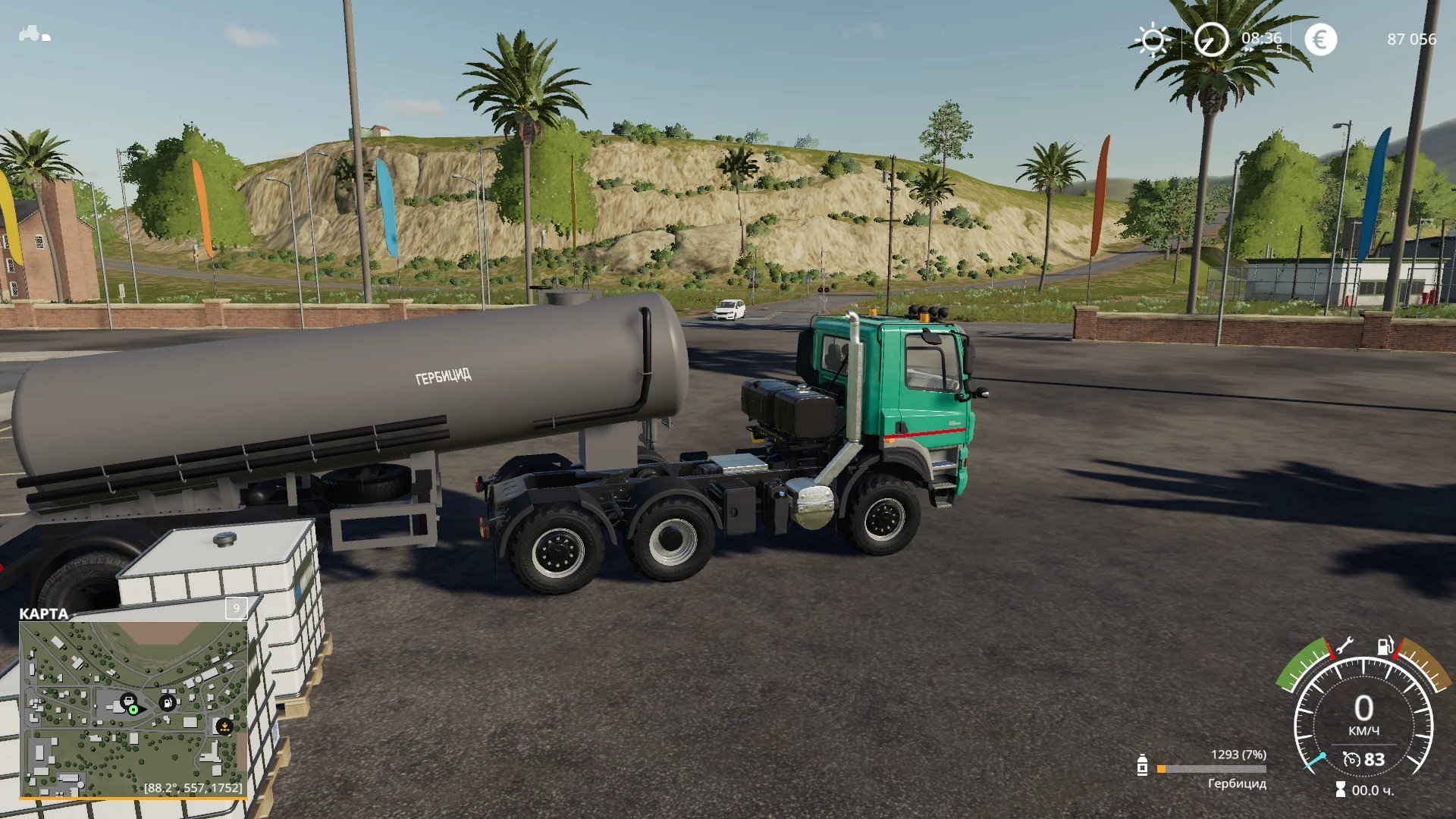This screenshot has height=819, width=1456.
Task: Click the vehicle and trailer icon
Action: tap(34, 34)
